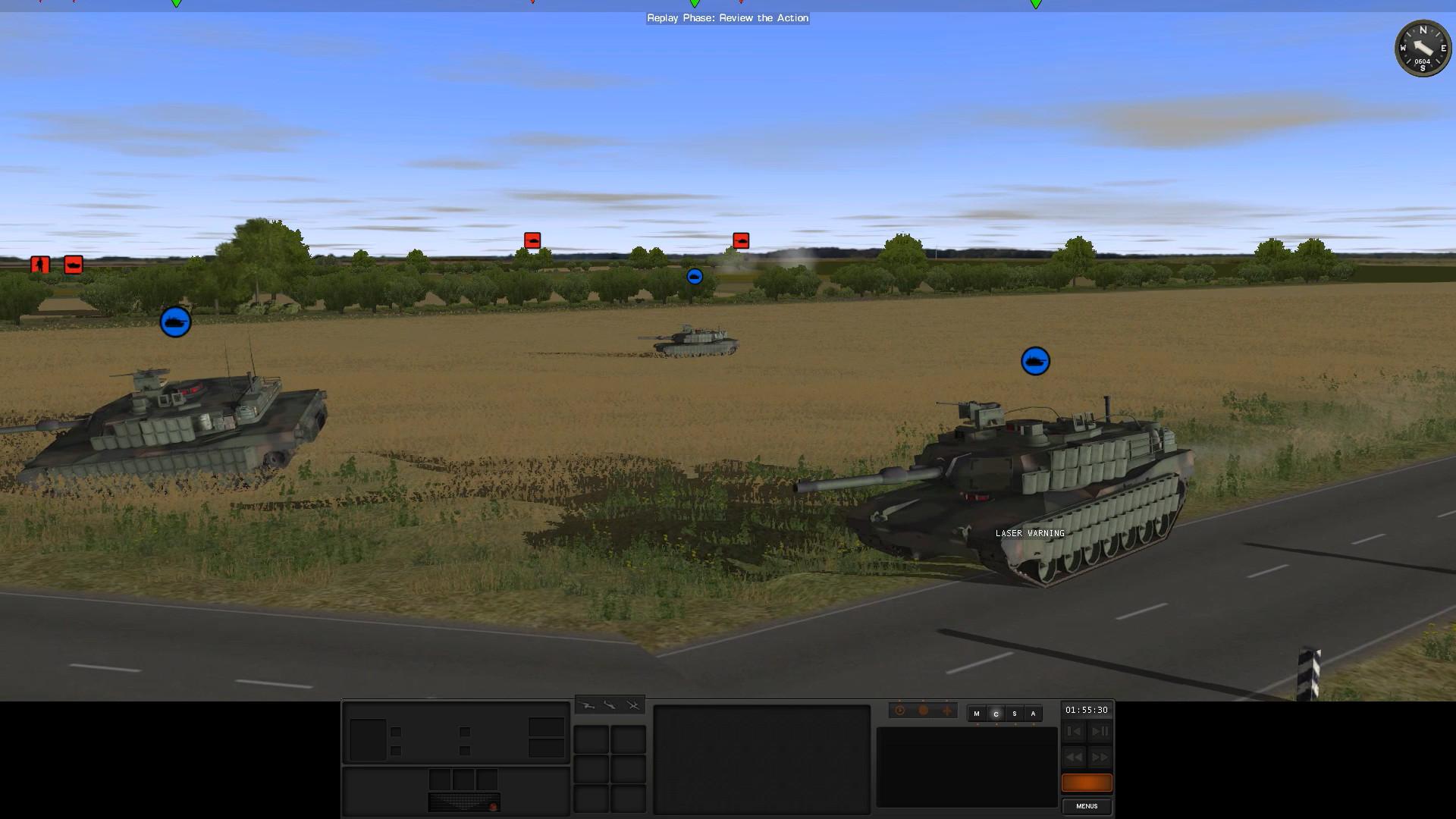Click the blue unit icon over the distant tank
This screenshot has width=1456, height=819.
click(695, 276)
